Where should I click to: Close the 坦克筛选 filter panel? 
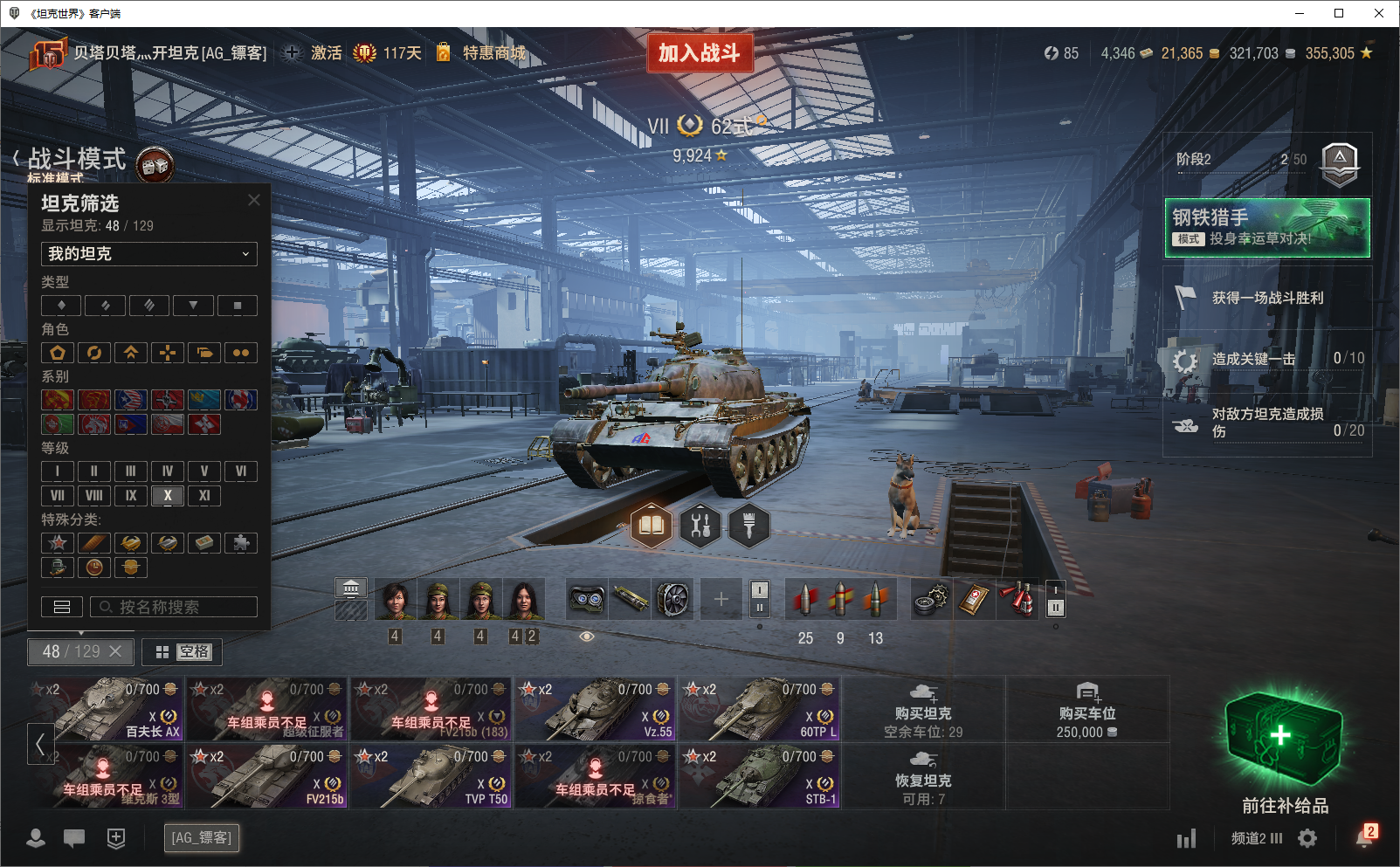point(254,200)
